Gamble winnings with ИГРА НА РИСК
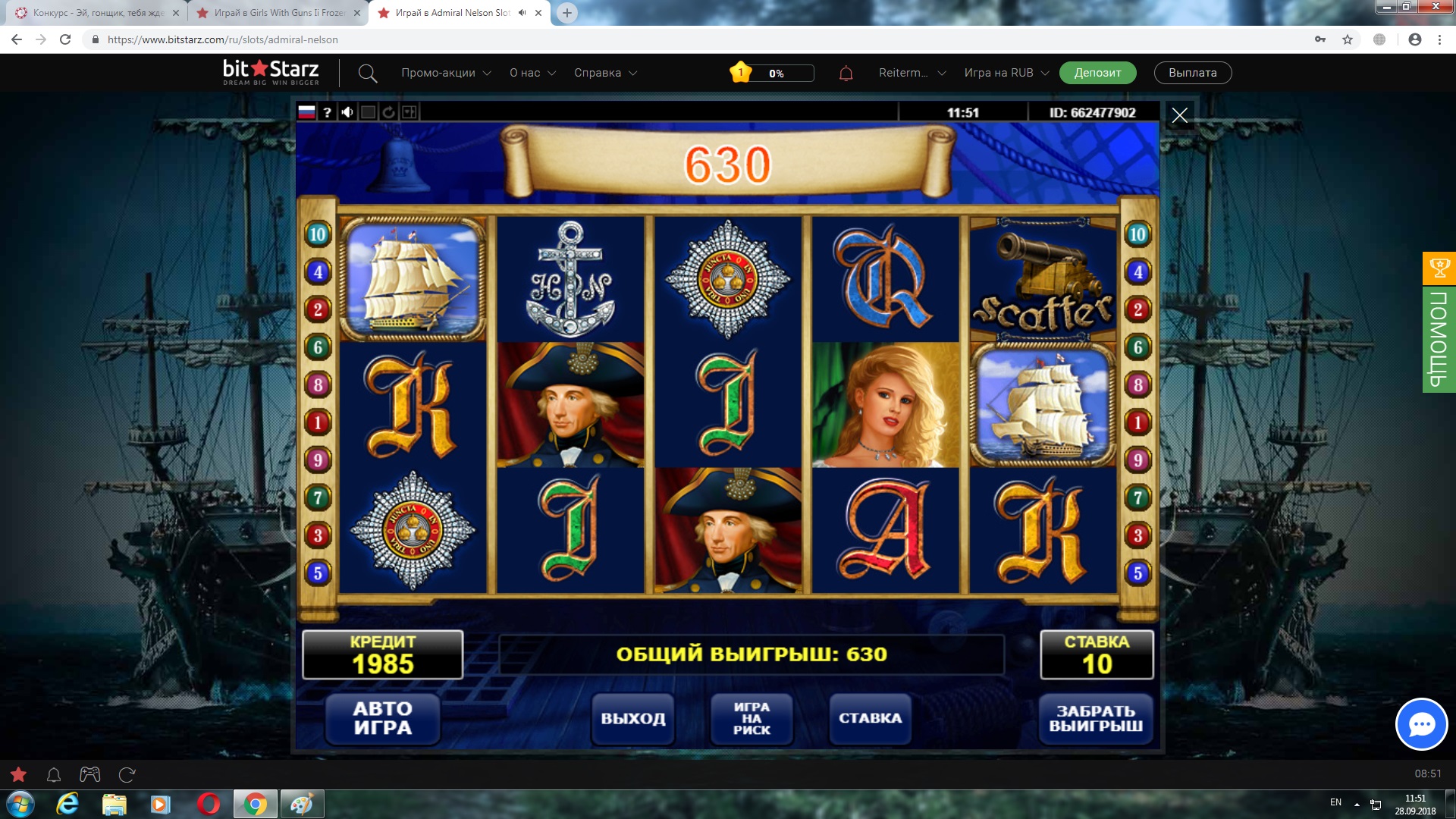Viewport: 1456px width, 819px height. coord(752,718)
